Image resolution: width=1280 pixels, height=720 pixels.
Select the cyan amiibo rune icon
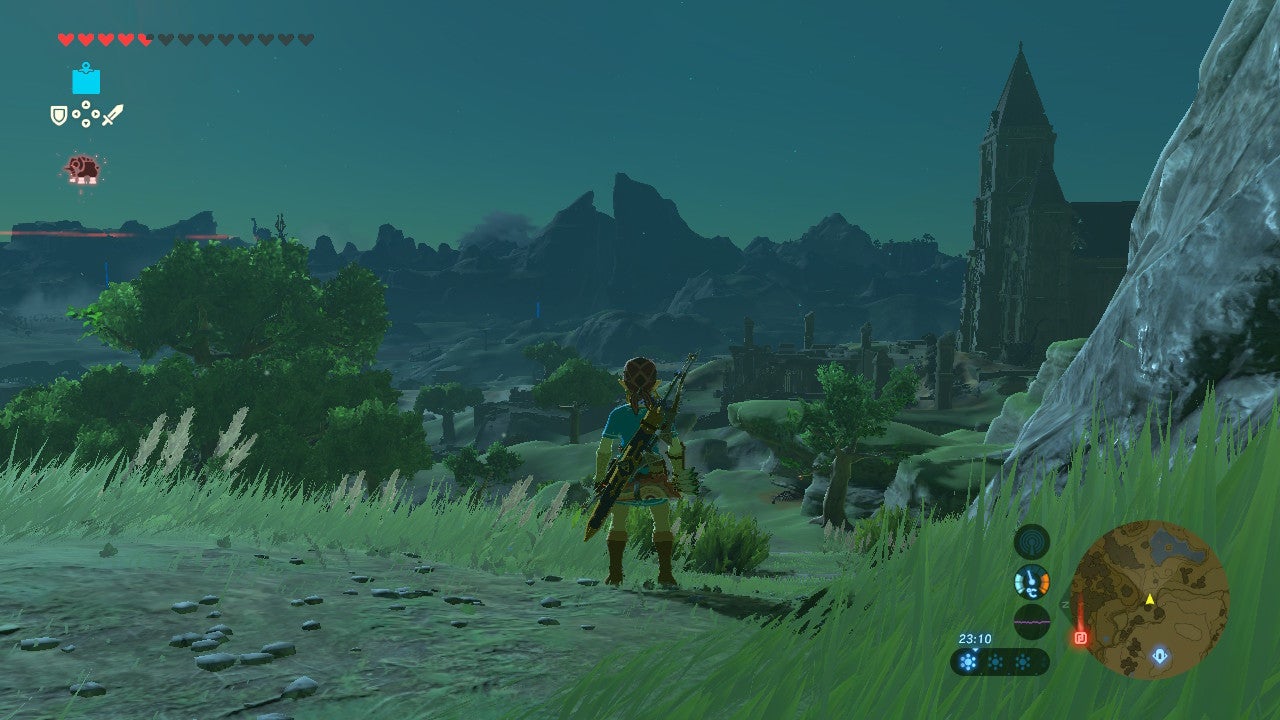[86, 79]
